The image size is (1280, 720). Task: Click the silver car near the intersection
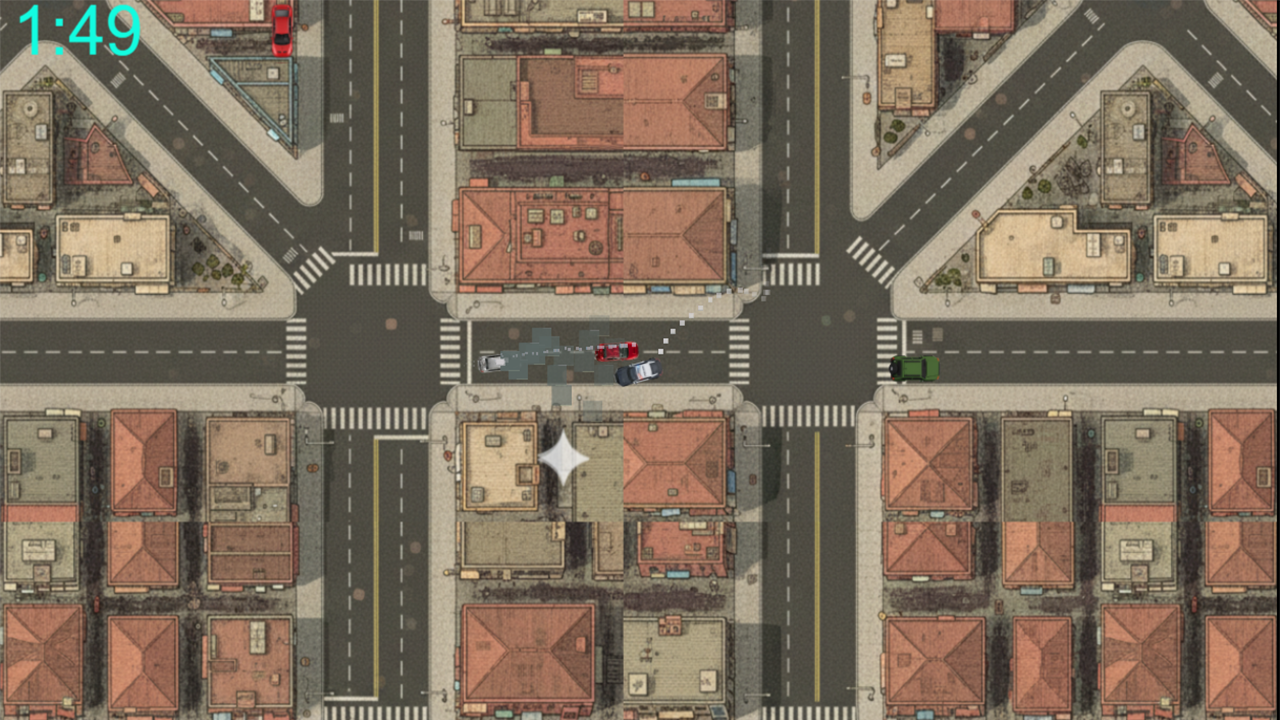tap(491, 362)
